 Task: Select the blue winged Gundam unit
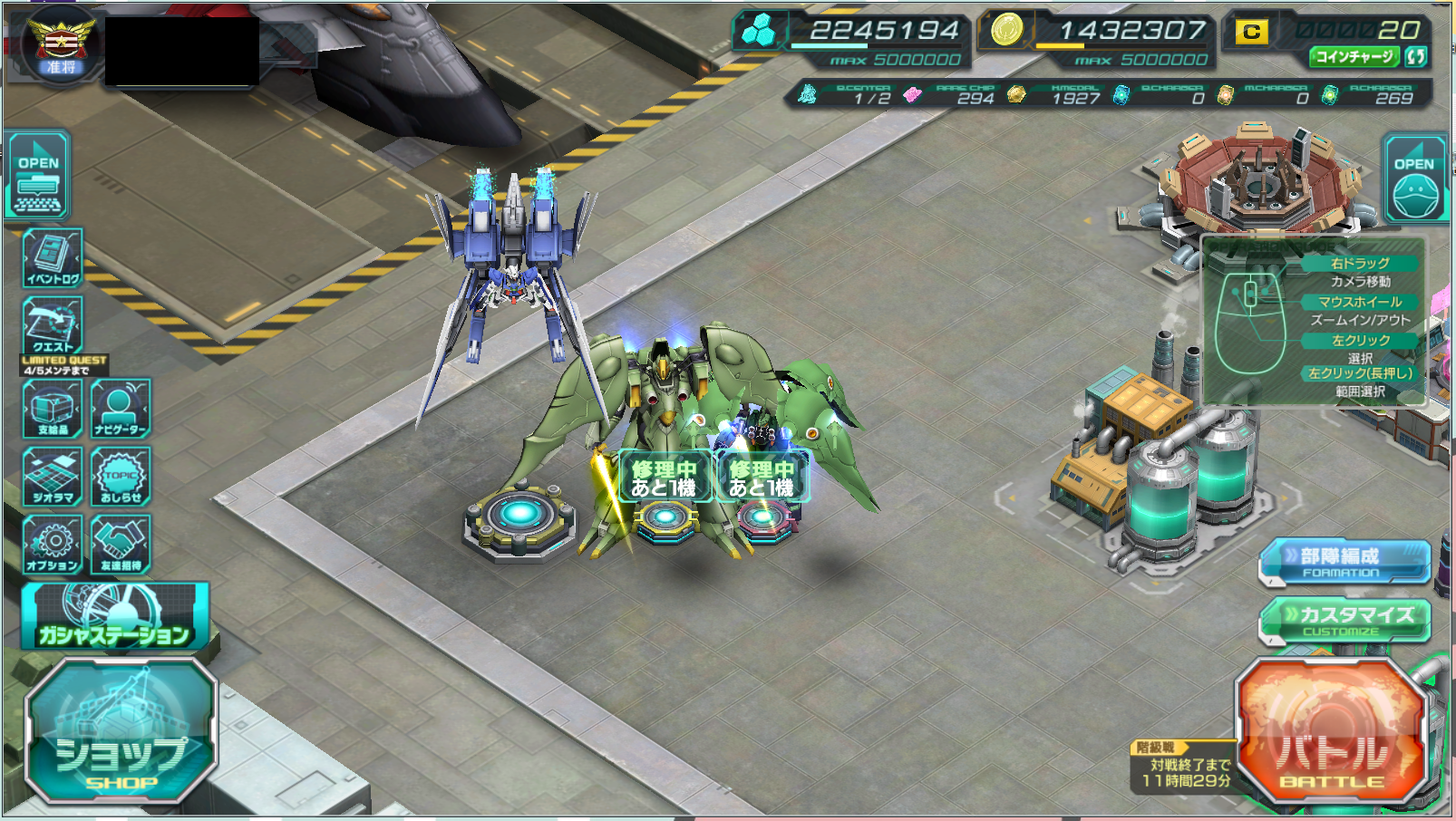[512, 272]
